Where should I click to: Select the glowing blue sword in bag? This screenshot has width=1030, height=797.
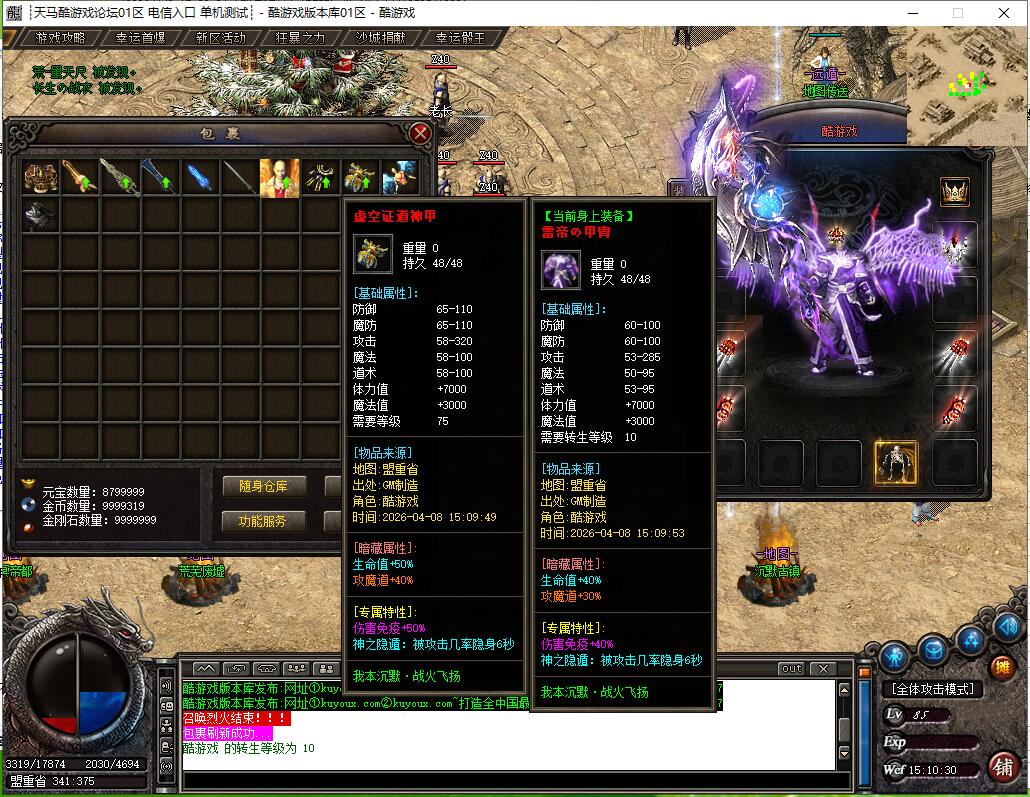point(200,177)
